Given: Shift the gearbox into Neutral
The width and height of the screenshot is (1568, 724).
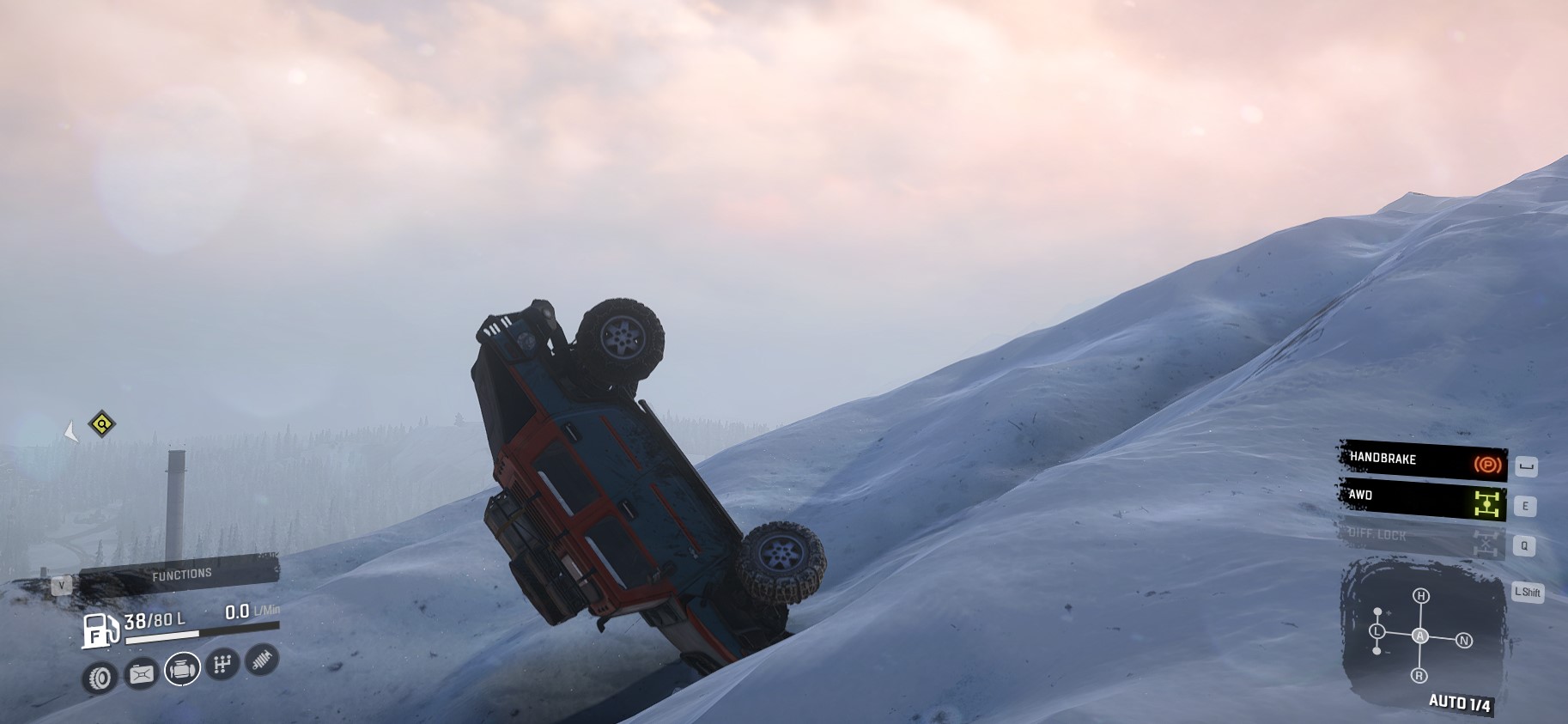Looking at the screenshot, I should tap(1464, 641).
